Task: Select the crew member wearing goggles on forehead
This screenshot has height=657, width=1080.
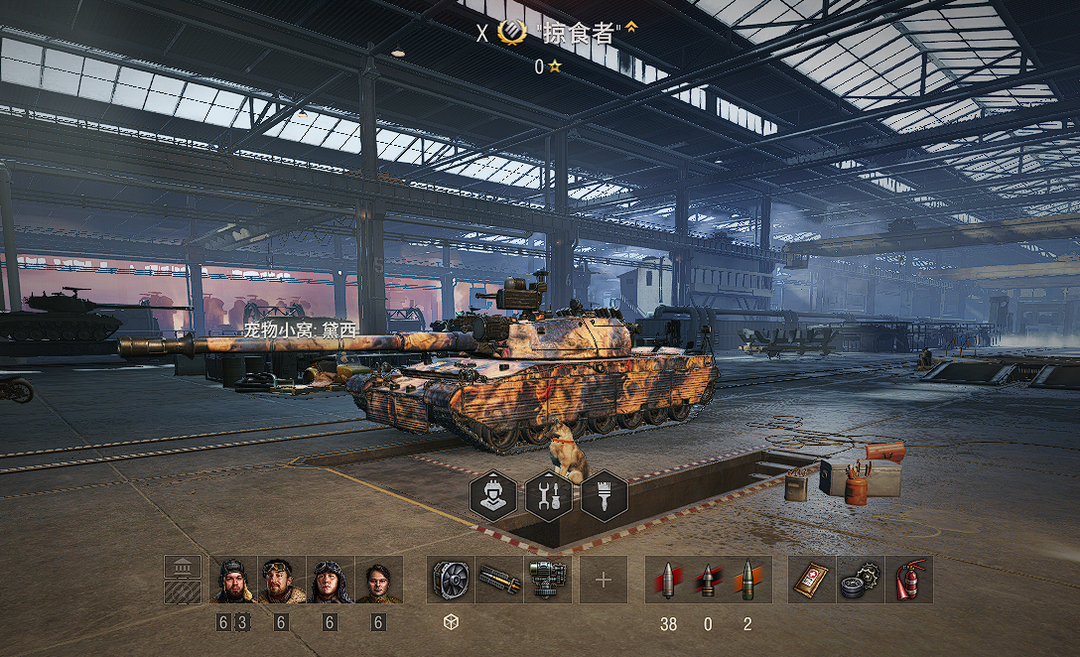Action: [282, 580]
